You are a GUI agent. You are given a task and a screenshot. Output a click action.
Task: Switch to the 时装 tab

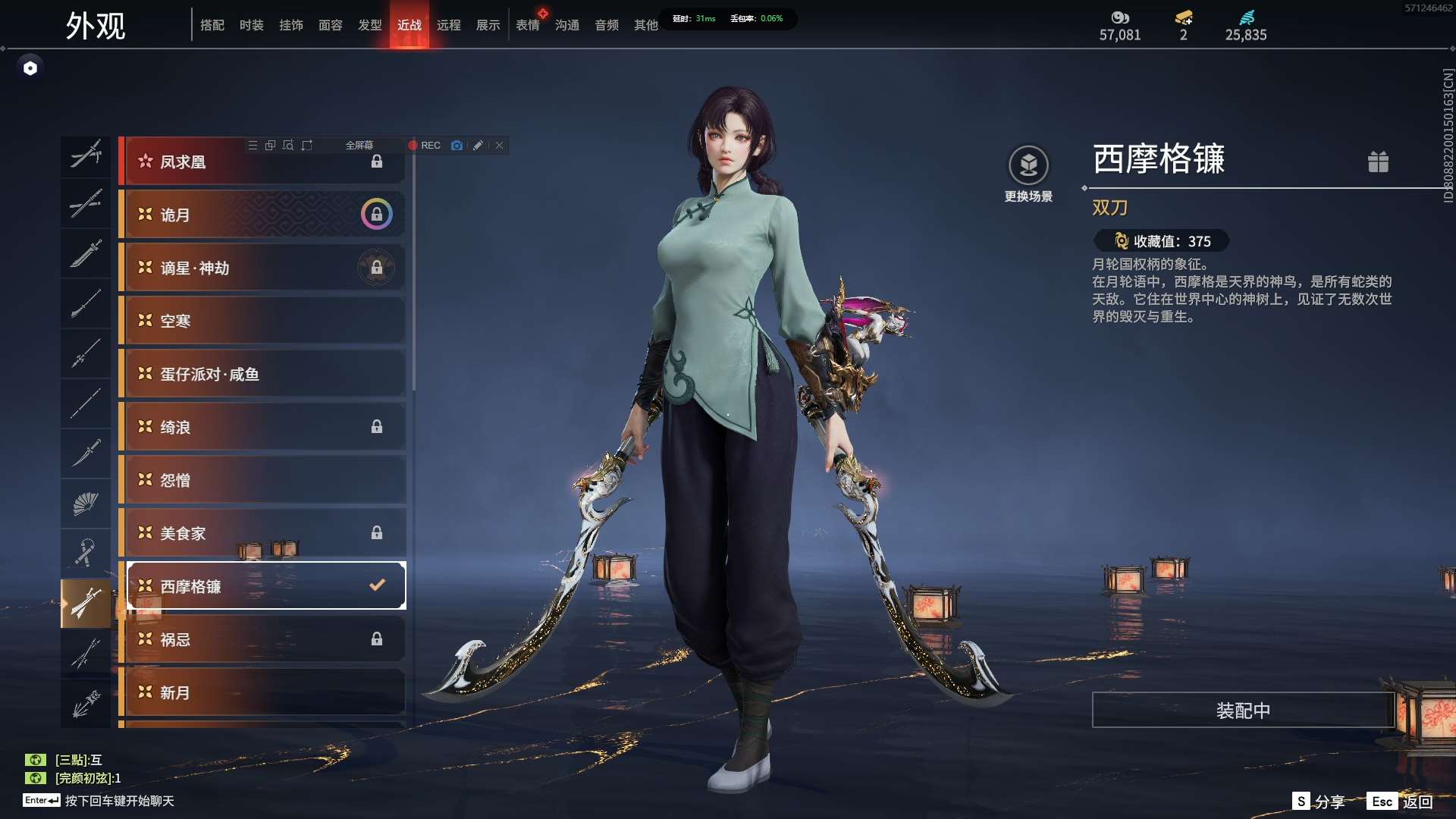coord(251,25)
